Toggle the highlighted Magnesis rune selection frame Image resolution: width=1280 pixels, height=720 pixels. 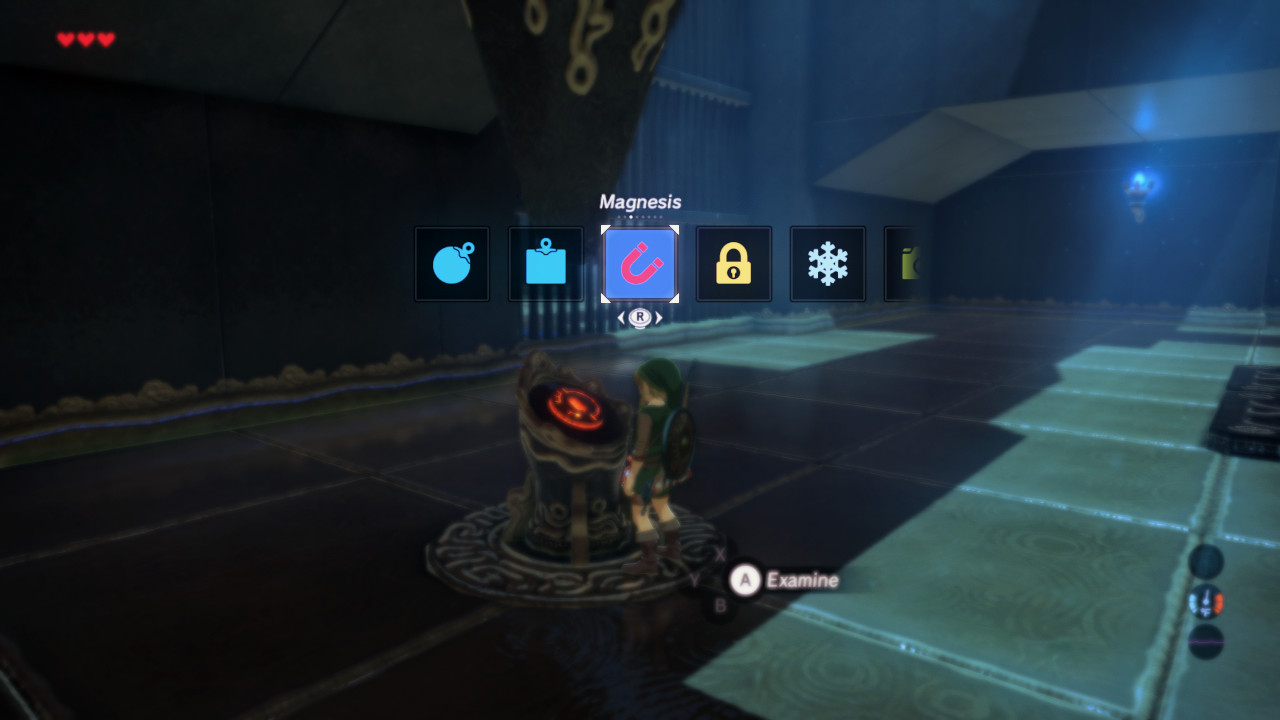pyautogui.click(x=639, y=263)
